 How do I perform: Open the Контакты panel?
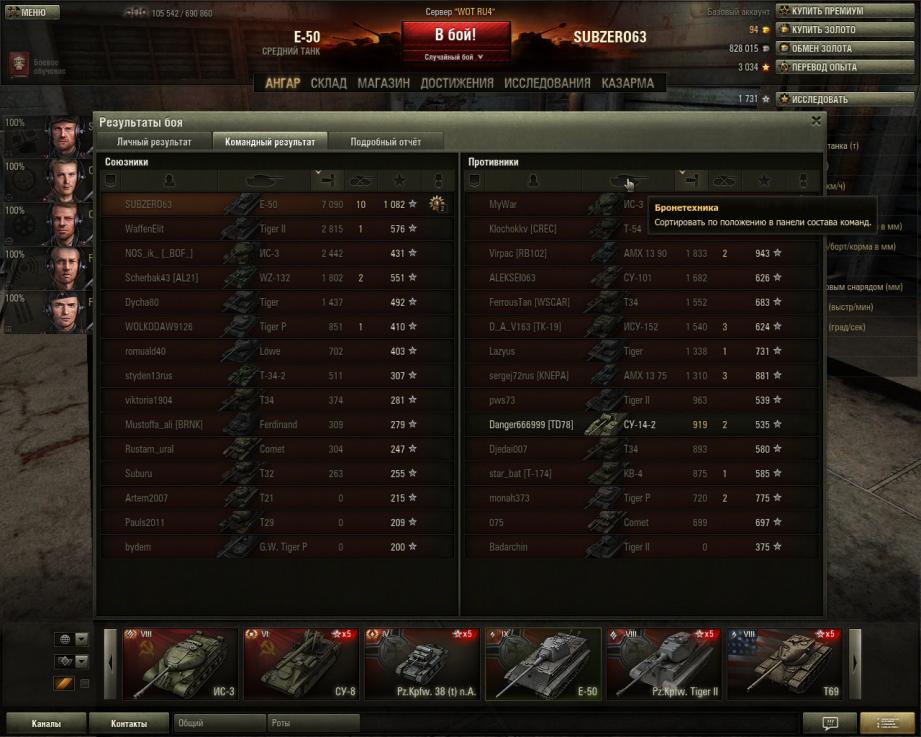[129, 723]
